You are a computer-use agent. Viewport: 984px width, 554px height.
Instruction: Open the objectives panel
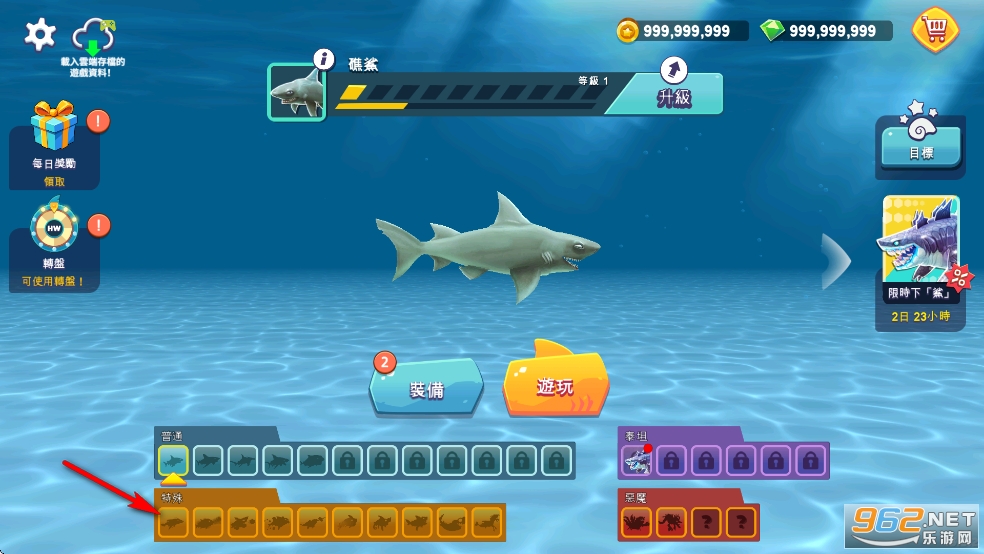920,148
